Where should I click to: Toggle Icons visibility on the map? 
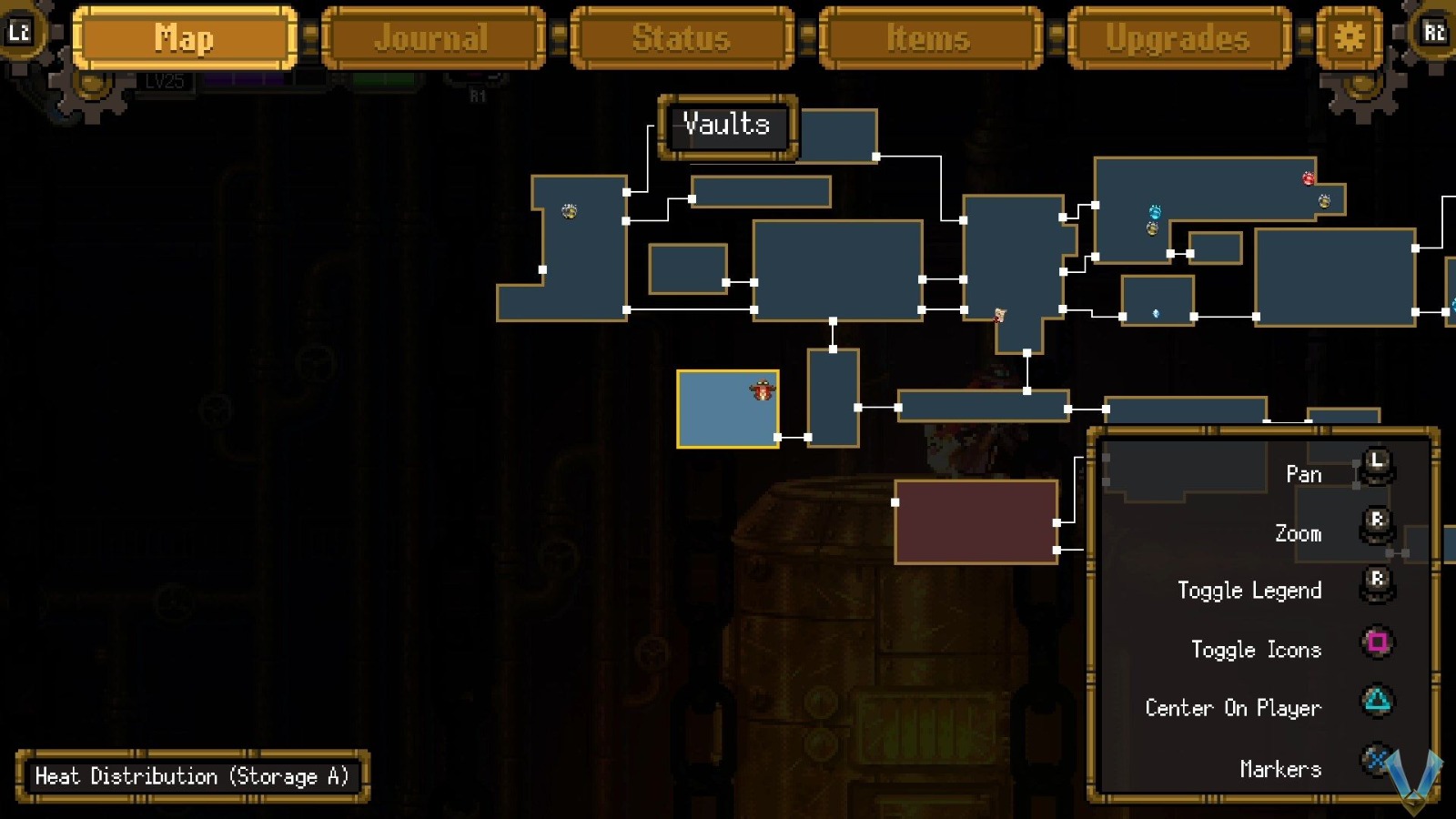1378,642
